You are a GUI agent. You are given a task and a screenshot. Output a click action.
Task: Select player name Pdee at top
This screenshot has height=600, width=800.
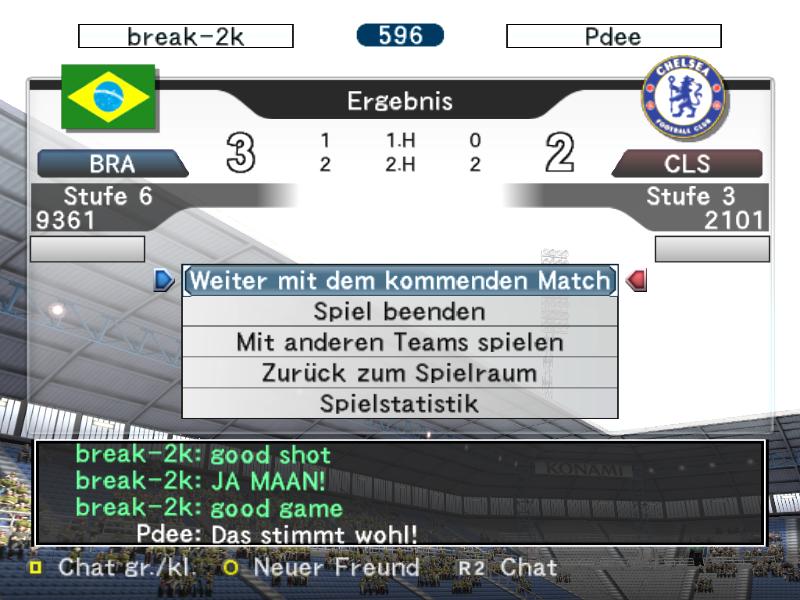coord(613,37)
